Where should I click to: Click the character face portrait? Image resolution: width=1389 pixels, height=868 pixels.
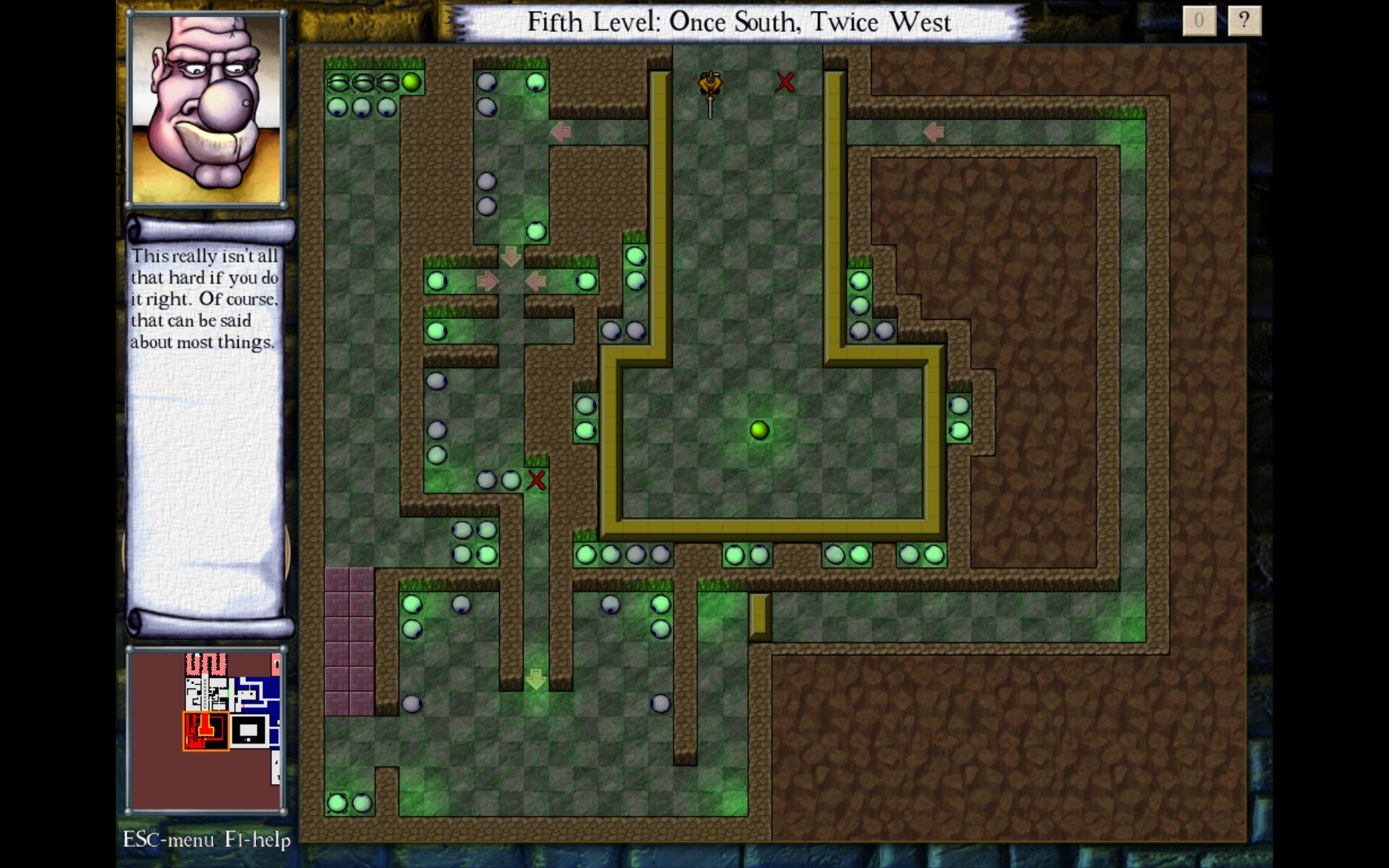(x=207, y=109)
